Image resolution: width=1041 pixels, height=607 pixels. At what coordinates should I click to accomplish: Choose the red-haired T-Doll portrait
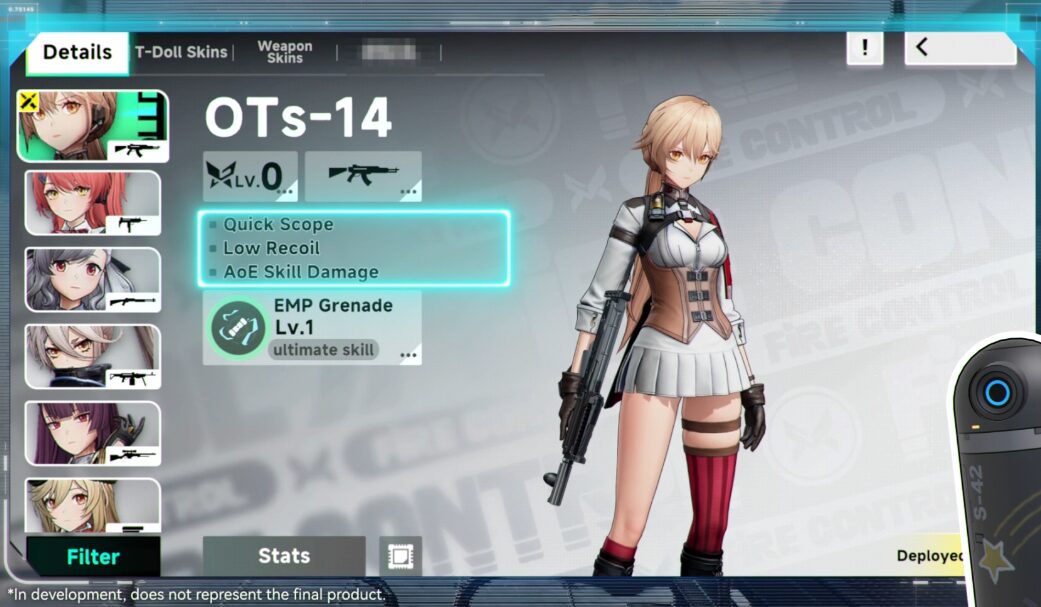point(92,203)
